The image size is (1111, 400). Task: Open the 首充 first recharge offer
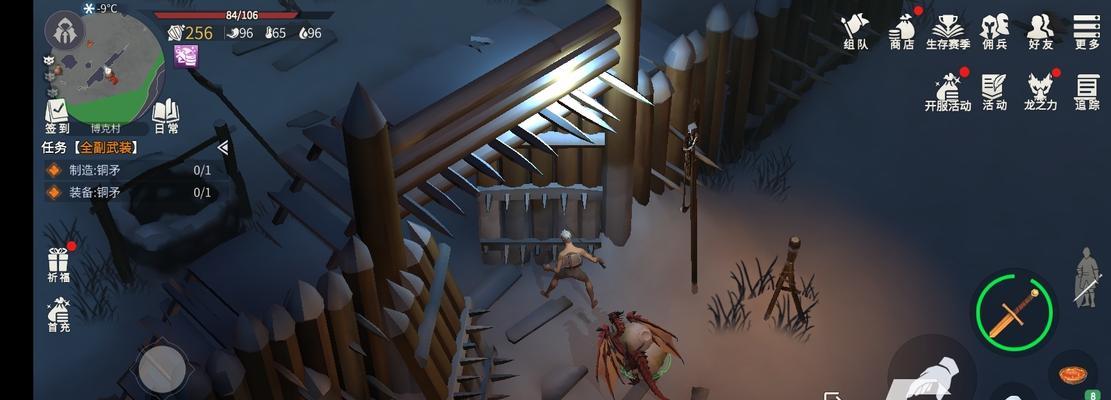point(58,314)
